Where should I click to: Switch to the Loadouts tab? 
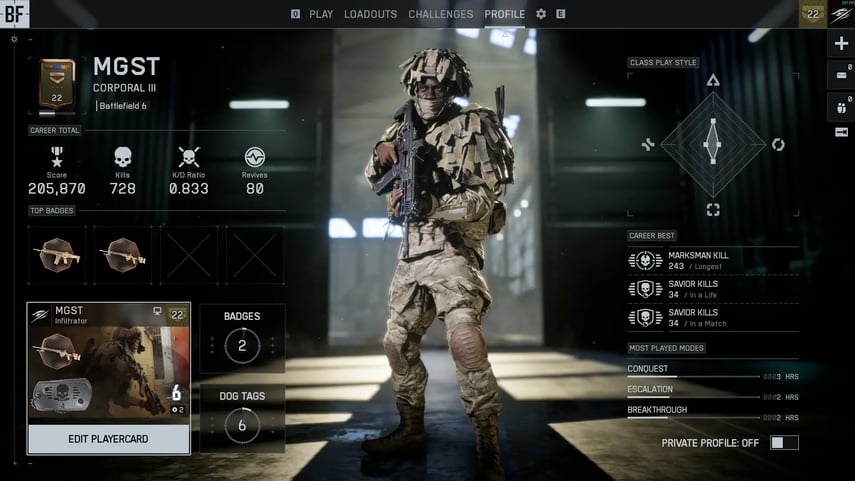tap(370, 14)
